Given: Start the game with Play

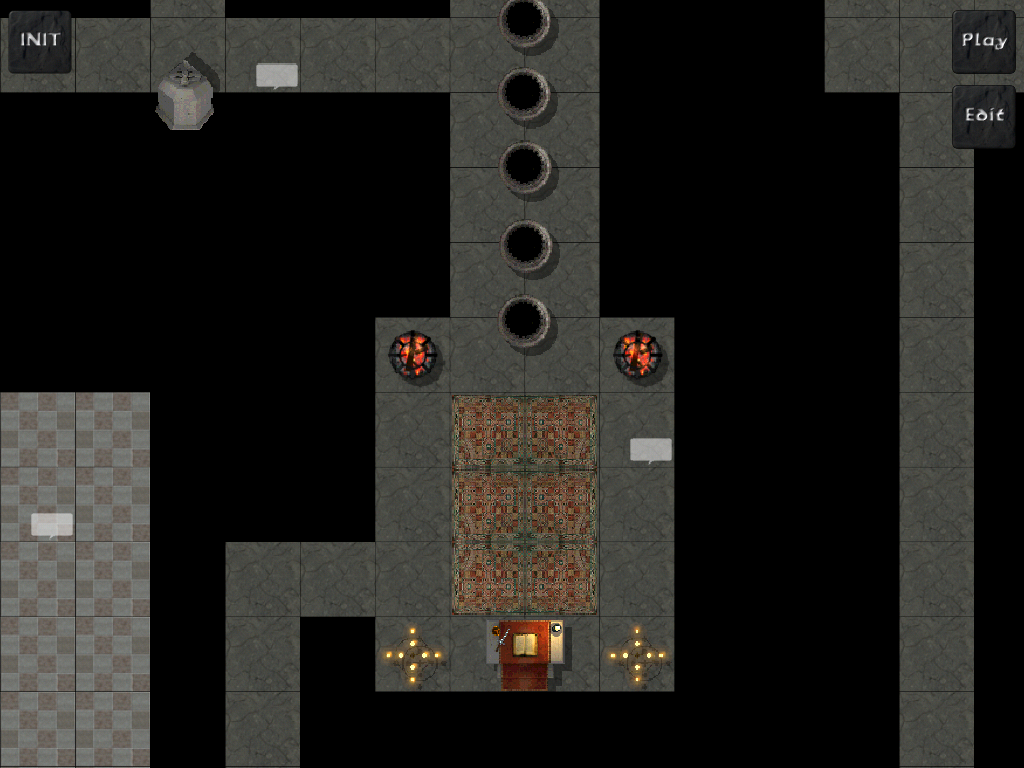Looking at the screenshot, I should pos(983,41).
